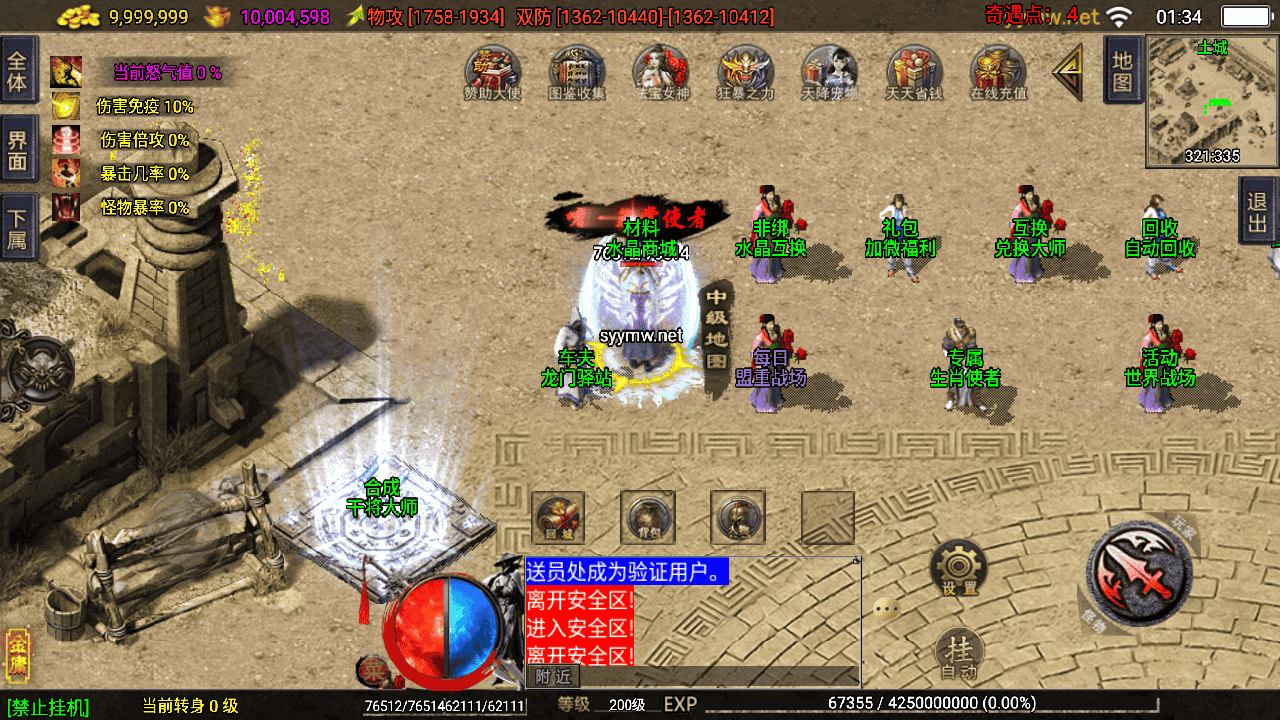Toggle the 挂 自动 auto-battle button
This screenshot has width=1280, height=720.
(959, 654)
